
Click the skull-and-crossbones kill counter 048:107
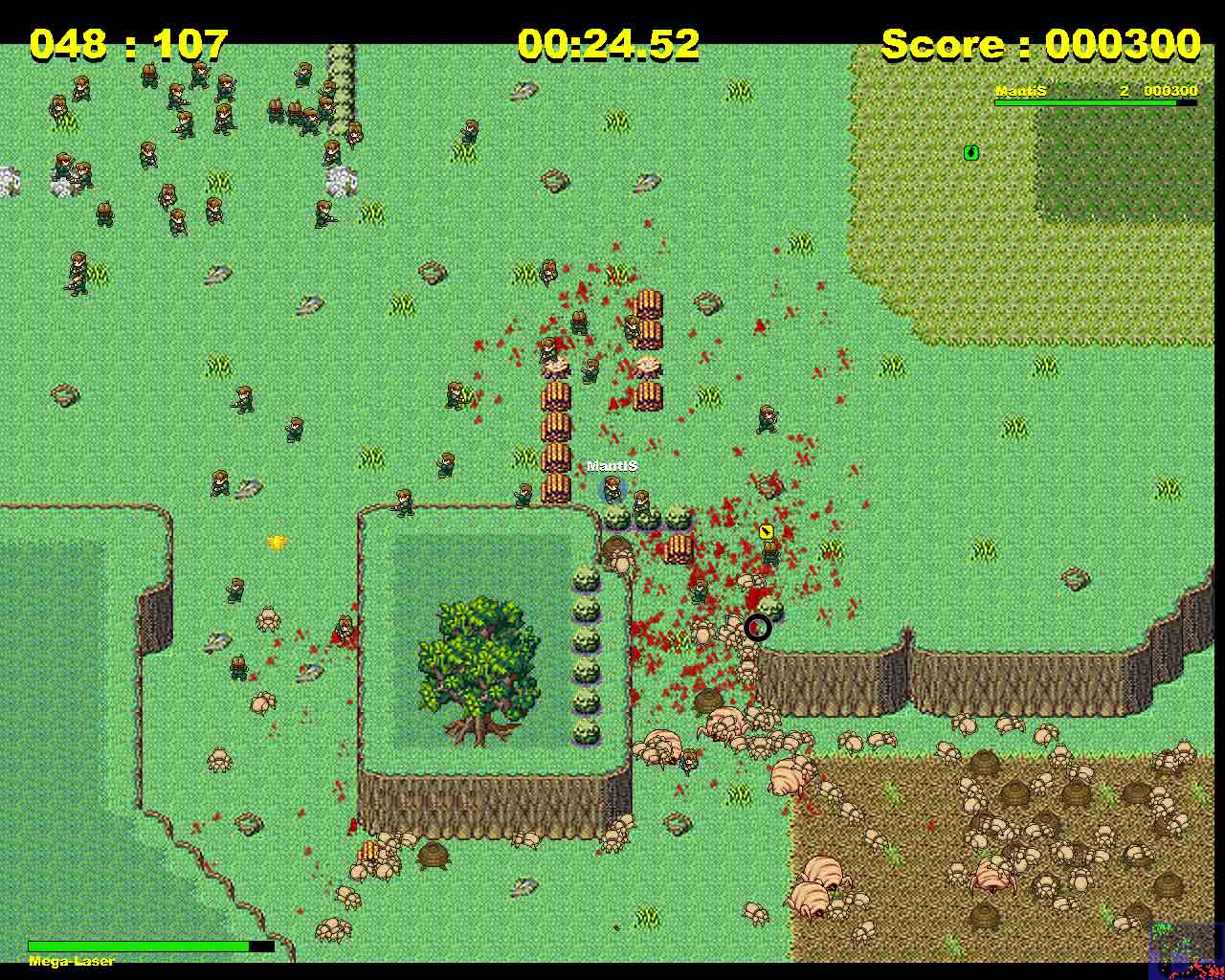pyautogui.click(x=127, y=43)
